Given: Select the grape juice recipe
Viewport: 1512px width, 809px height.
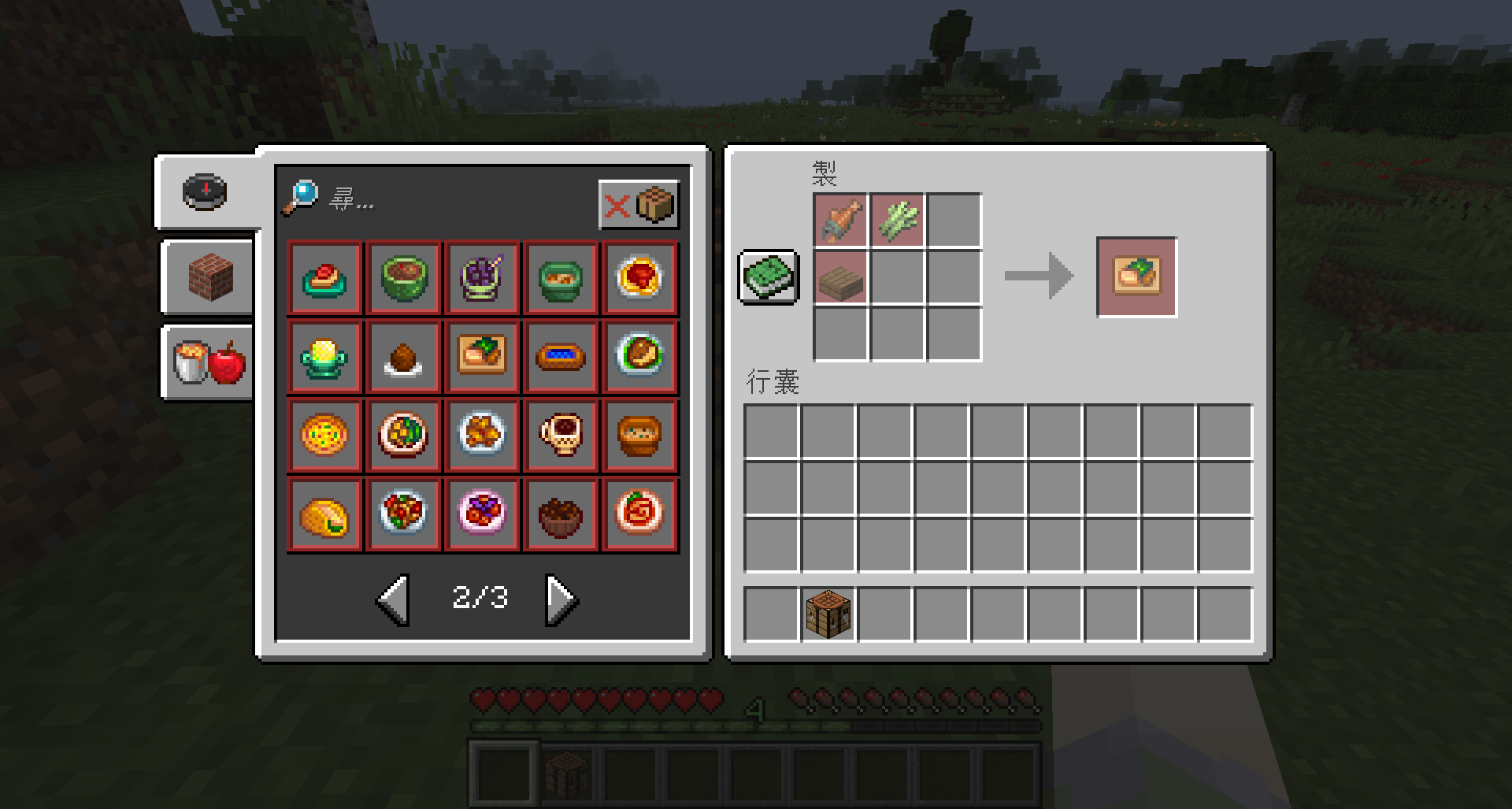Looking at the screenshot, I should pyautogui.click(x=483, y=277).
